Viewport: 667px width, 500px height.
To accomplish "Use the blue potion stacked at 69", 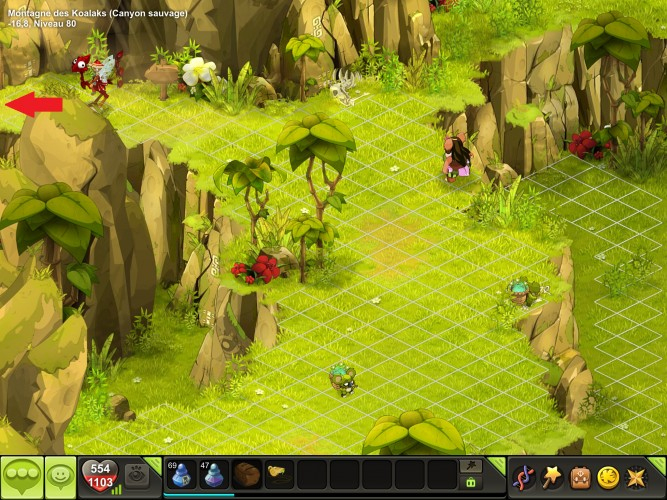I will tap(181, 474).
